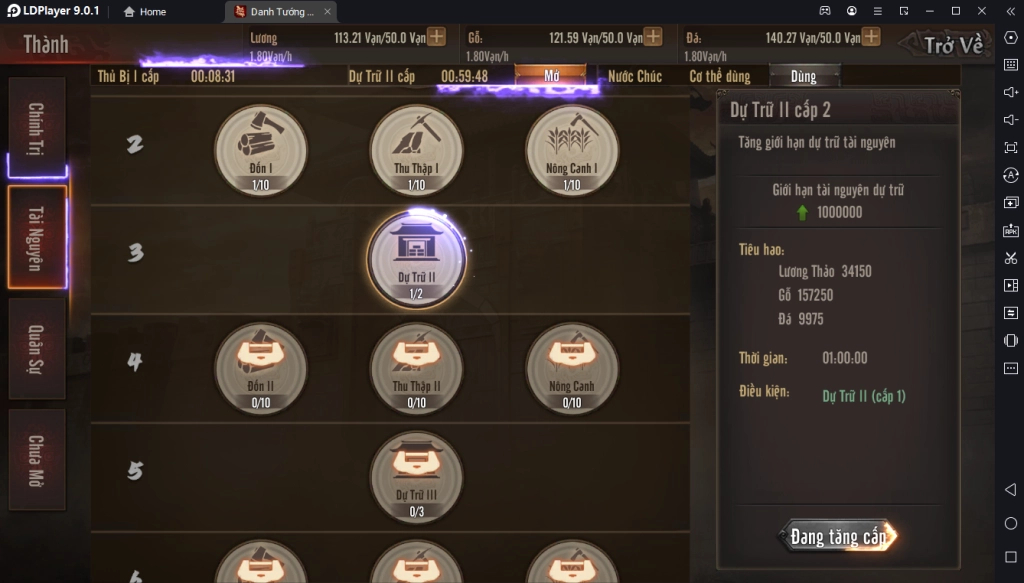The height and width of the screenshot is (583, 1024).
Task: Add more Gỗ with the plus button
Action: (x=653, y=37)
